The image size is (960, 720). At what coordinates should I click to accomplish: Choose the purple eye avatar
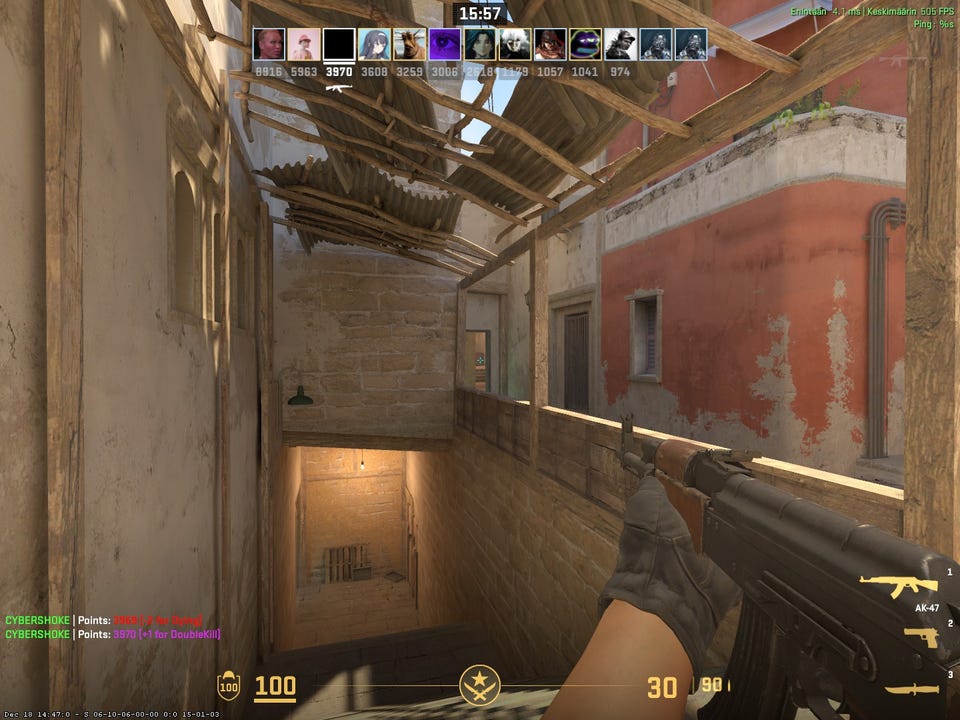[445, 44]
